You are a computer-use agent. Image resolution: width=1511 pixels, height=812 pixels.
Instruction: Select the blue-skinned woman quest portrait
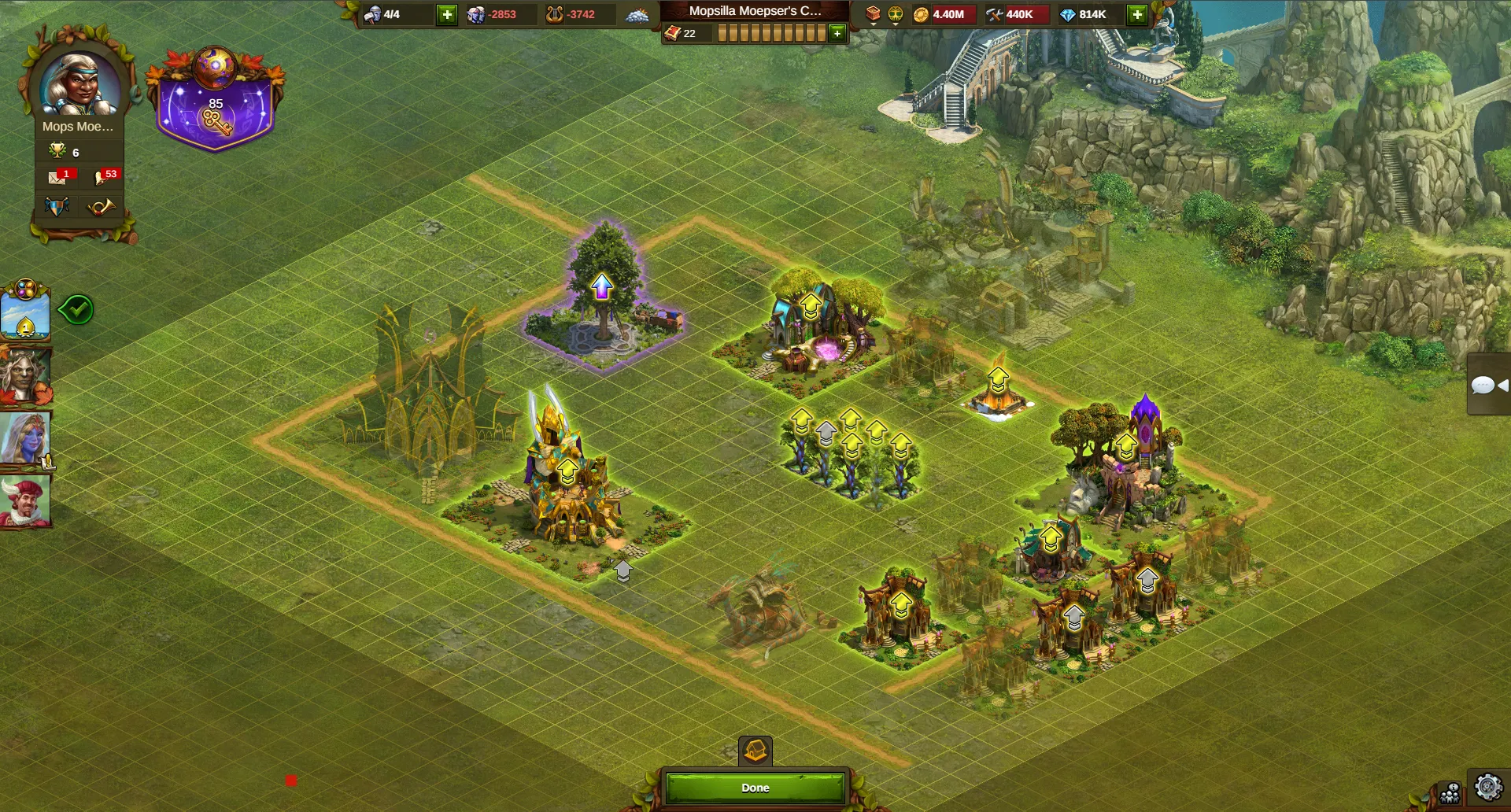(x=25, y=437)
